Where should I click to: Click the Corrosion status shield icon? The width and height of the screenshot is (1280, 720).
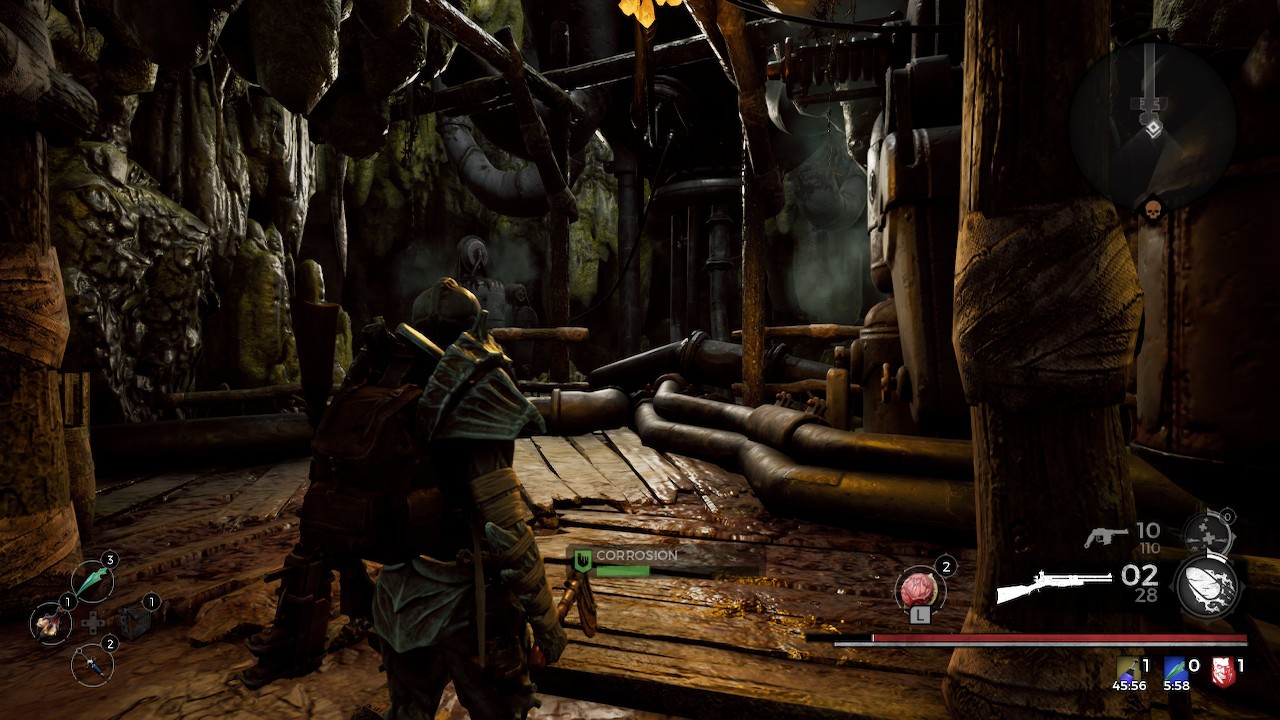tap(580, 562)
